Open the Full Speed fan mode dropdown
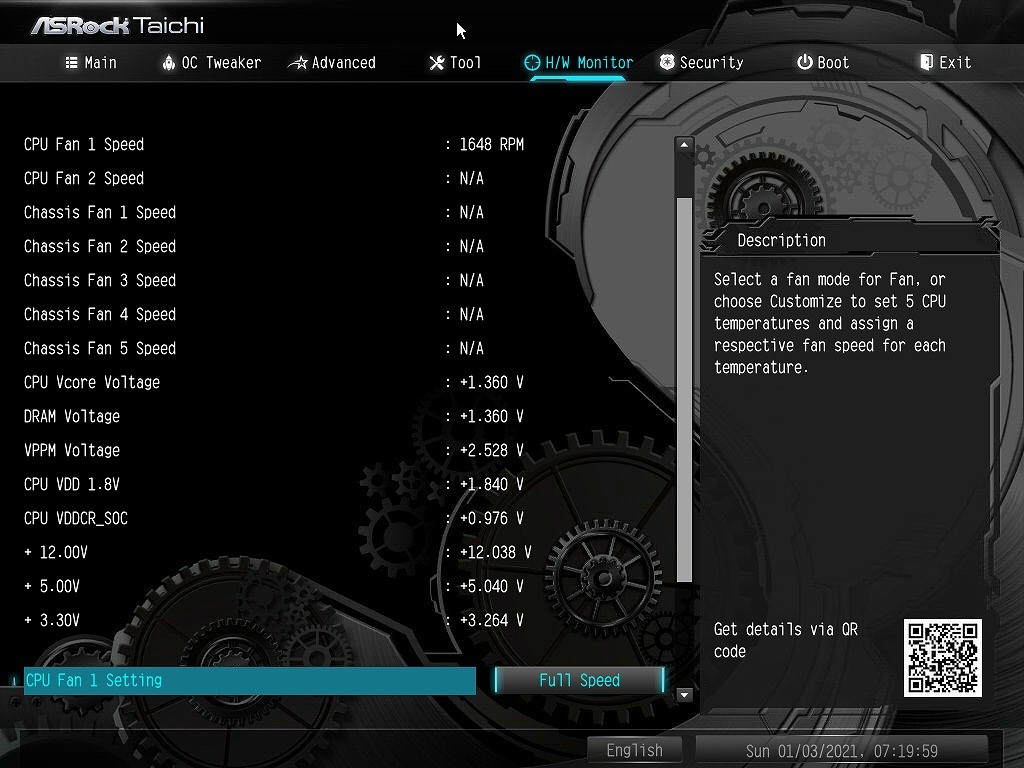 point(579,681)
